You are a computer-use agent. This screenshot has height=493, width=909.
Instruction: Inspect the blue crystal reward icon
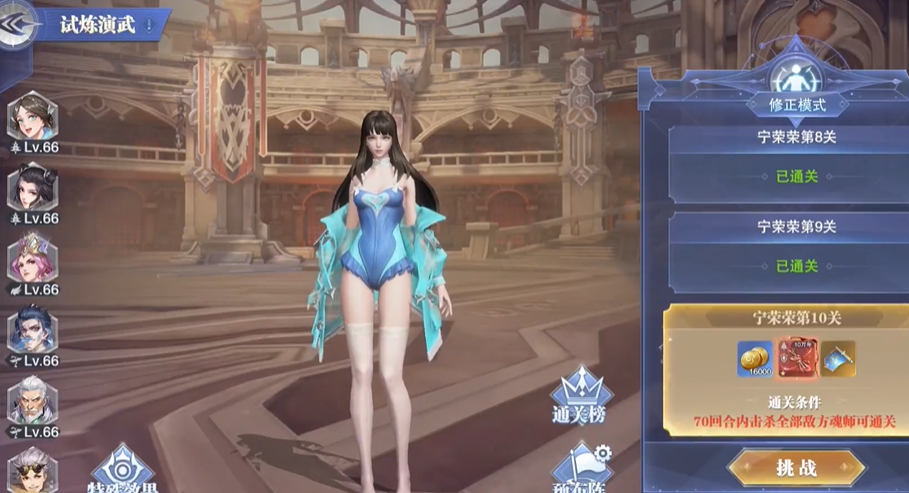tap(838, 357)
